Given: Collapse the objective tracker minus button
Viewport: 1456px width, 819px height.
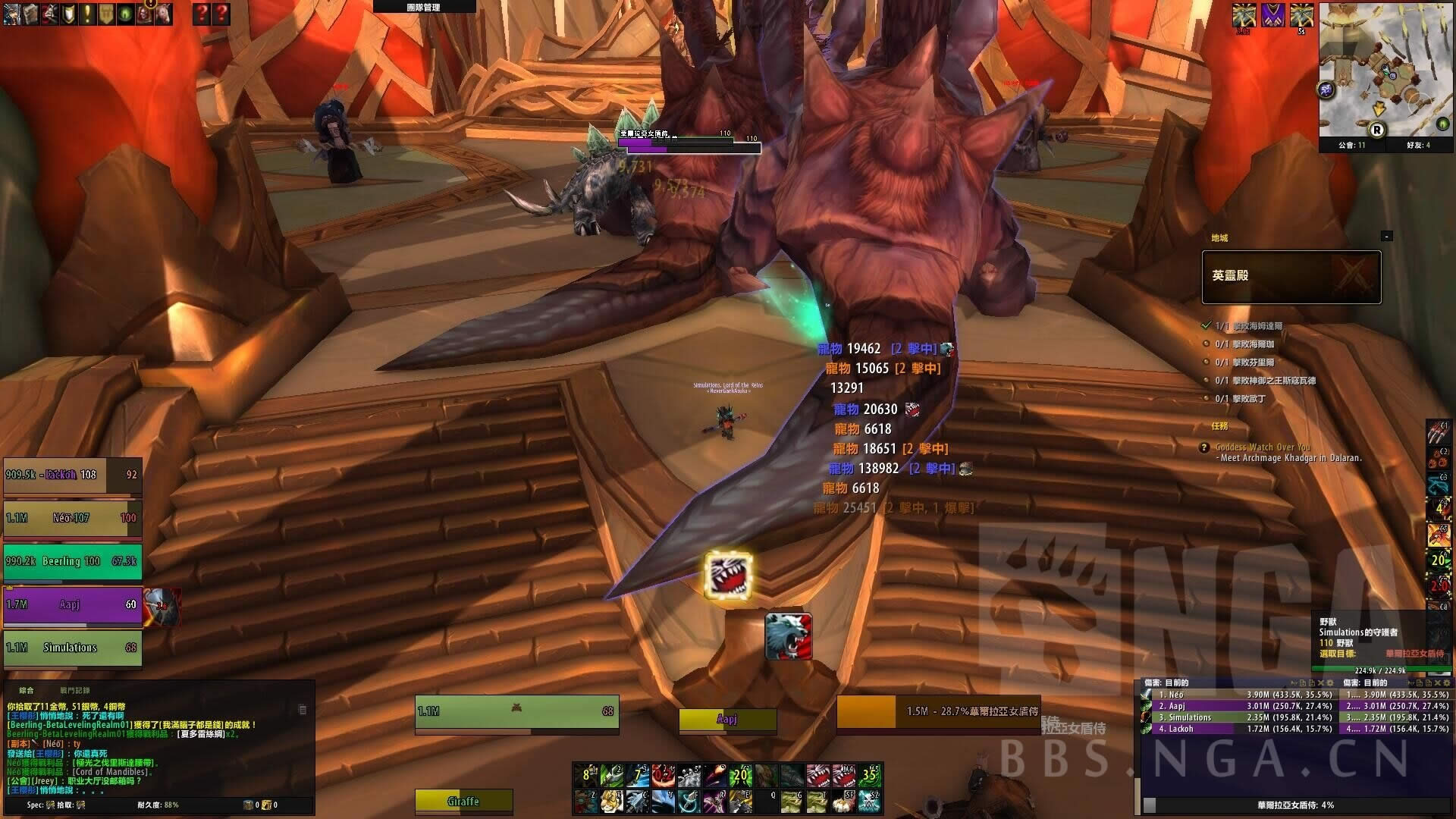Looking at the screenshot, I should tap(1386, 237).
